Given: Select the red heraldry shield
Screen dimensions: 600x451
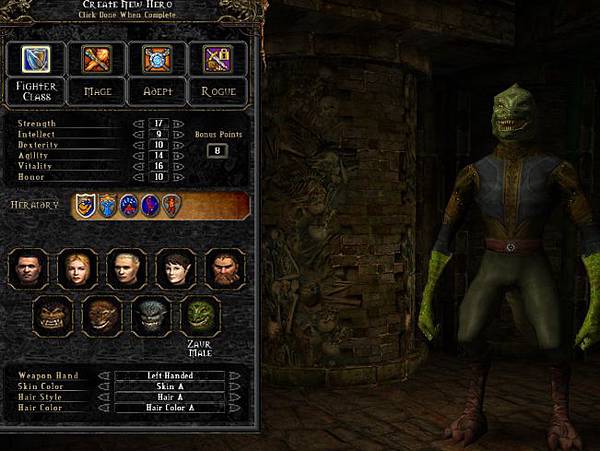Looking at the screenshot, I should (171, 206).
